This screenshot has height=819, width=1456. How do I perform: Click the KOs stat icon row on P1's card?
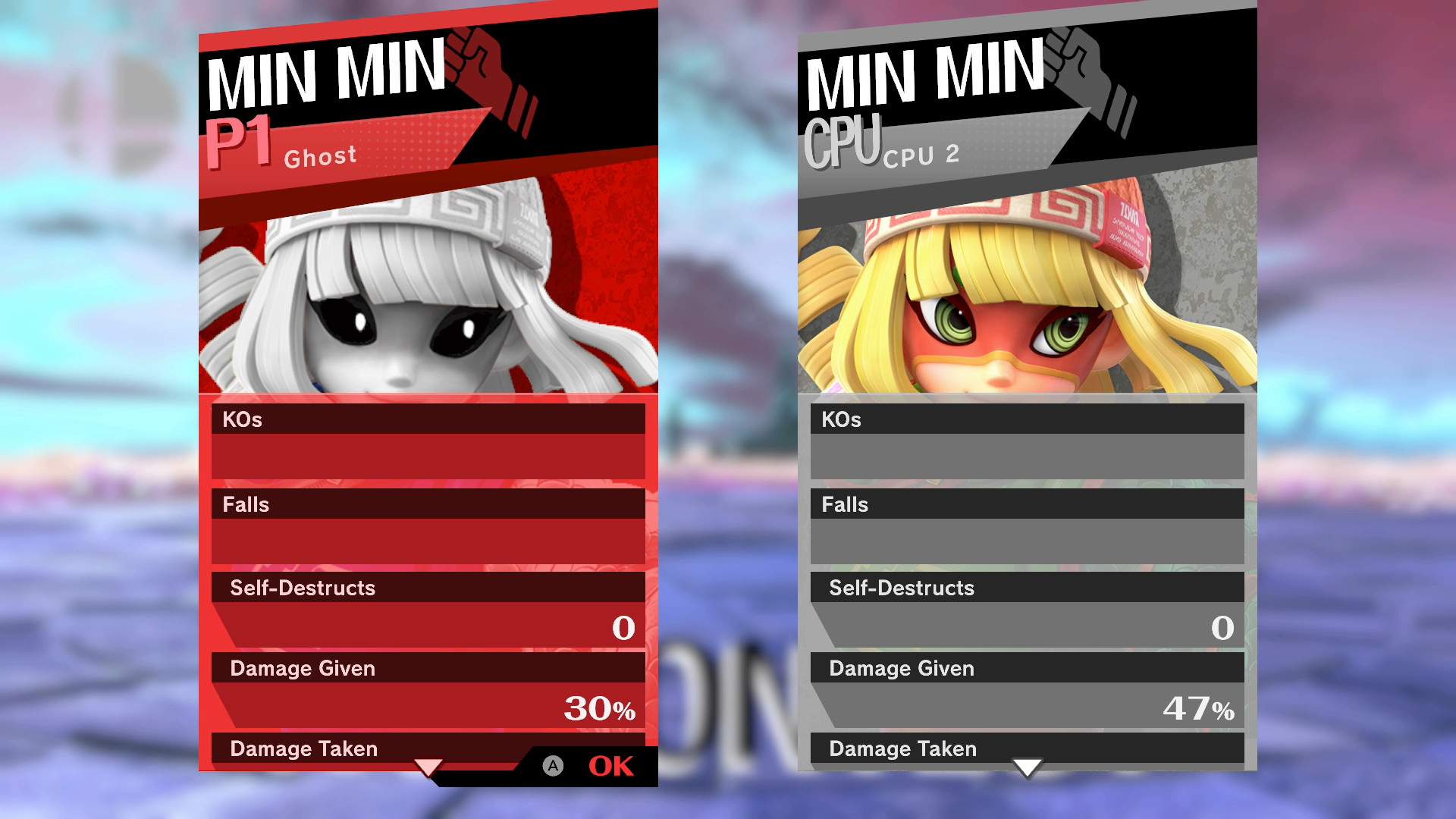[429, 419]
